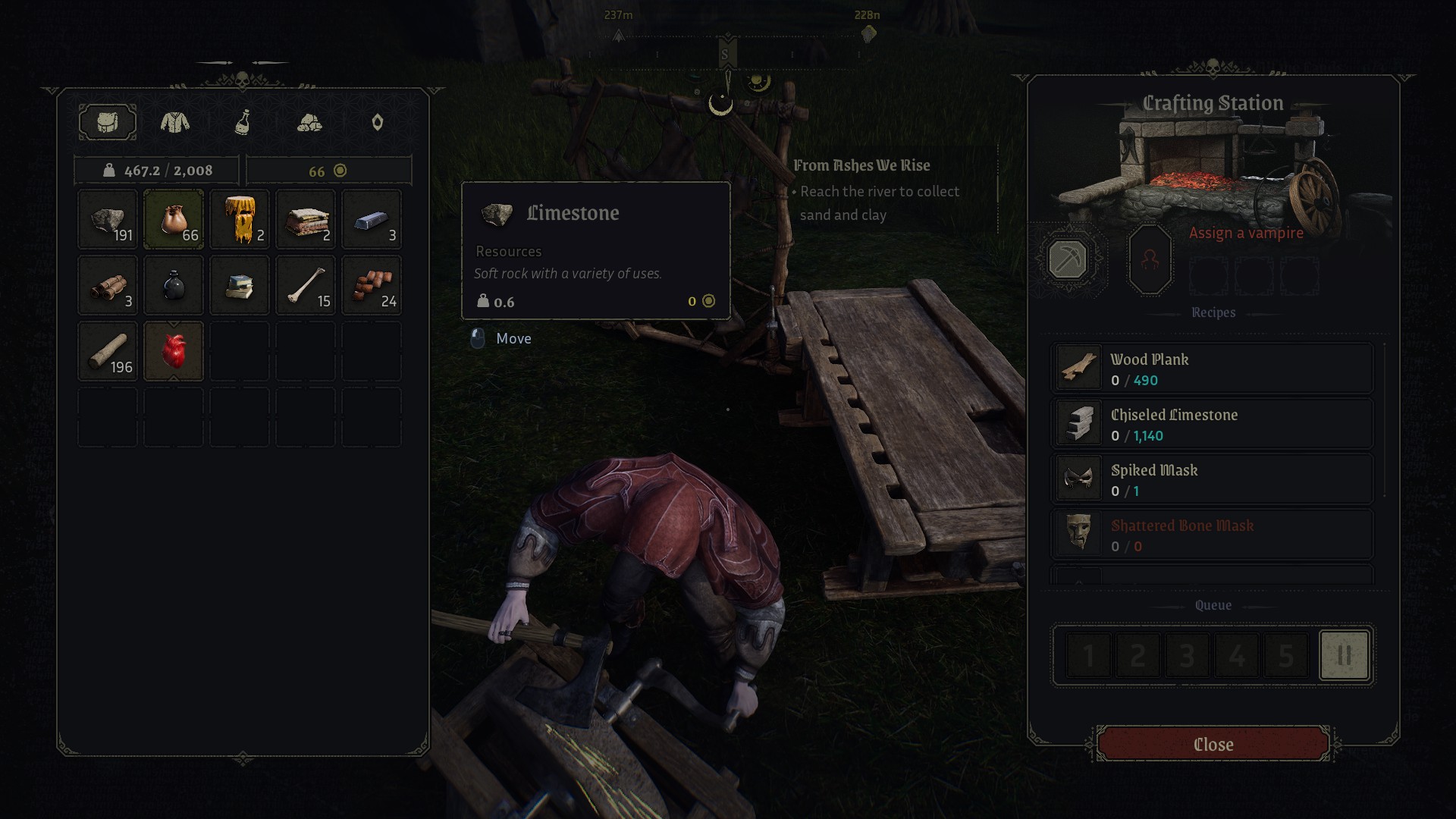The image size is (1456, 819).
Task: Choose the brick stack of 24
Action: (x=372, y=286)
